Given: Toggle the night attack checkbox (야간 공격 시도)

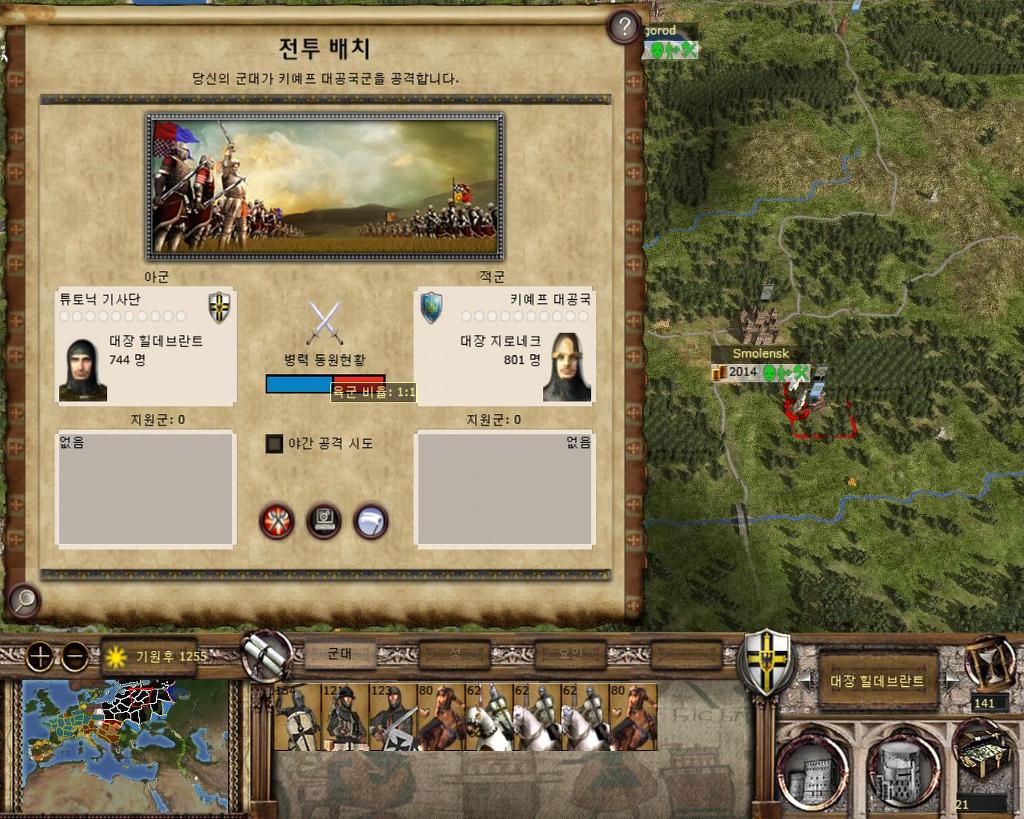Looking at the screenshot, I should tap(275, 443).
